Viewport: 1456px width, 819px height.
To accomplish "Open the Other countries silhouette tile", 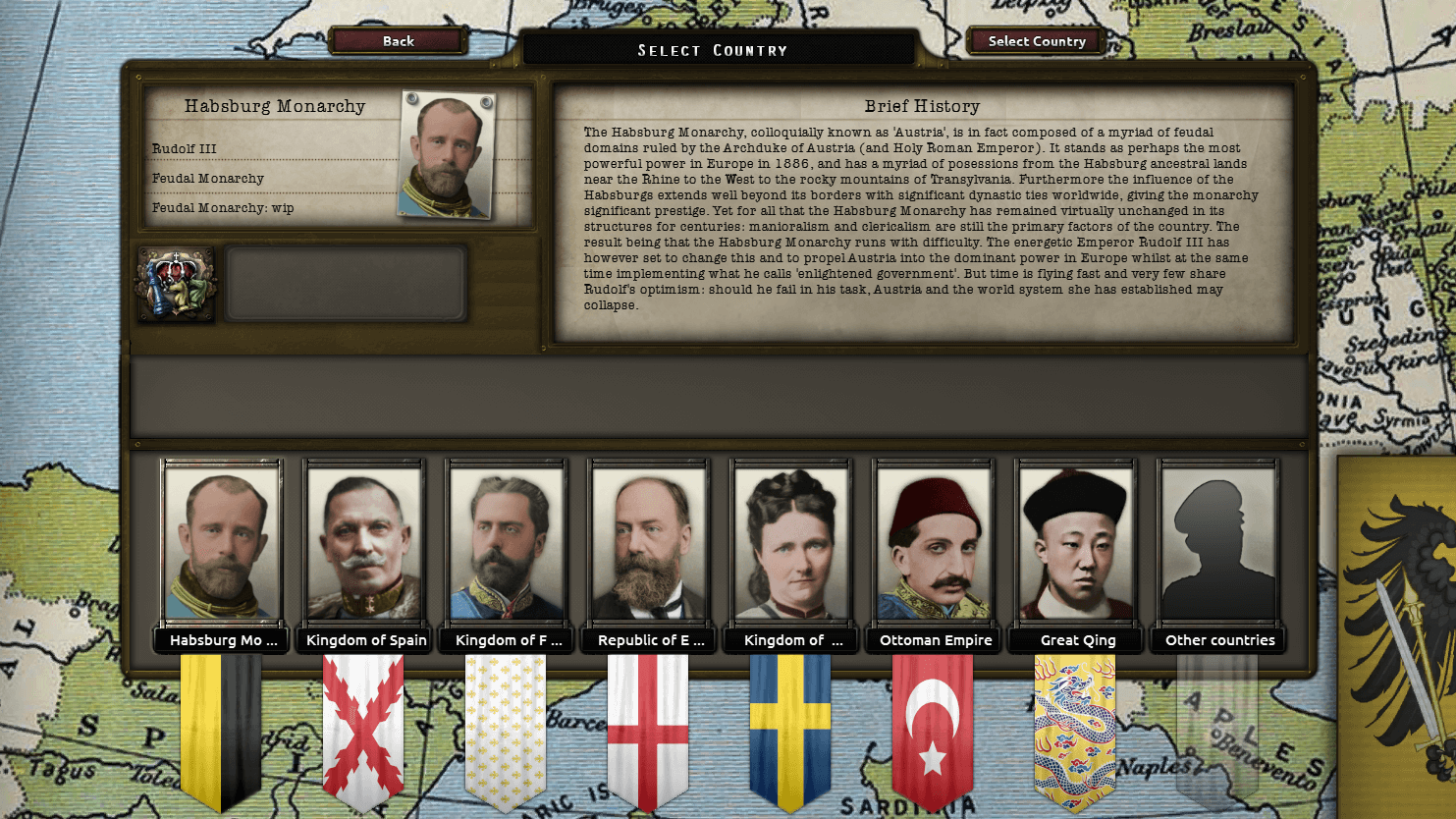I will tap(1218, 542).
